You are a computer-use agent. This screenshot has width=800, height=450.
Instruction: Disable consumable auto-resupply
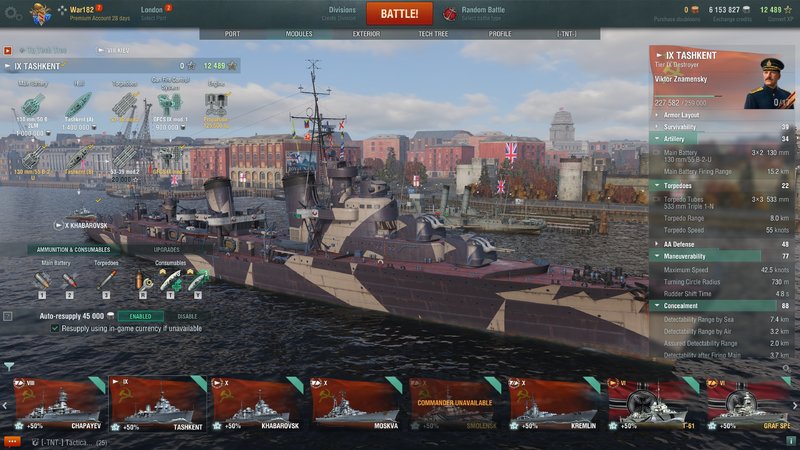pos(187,316)
